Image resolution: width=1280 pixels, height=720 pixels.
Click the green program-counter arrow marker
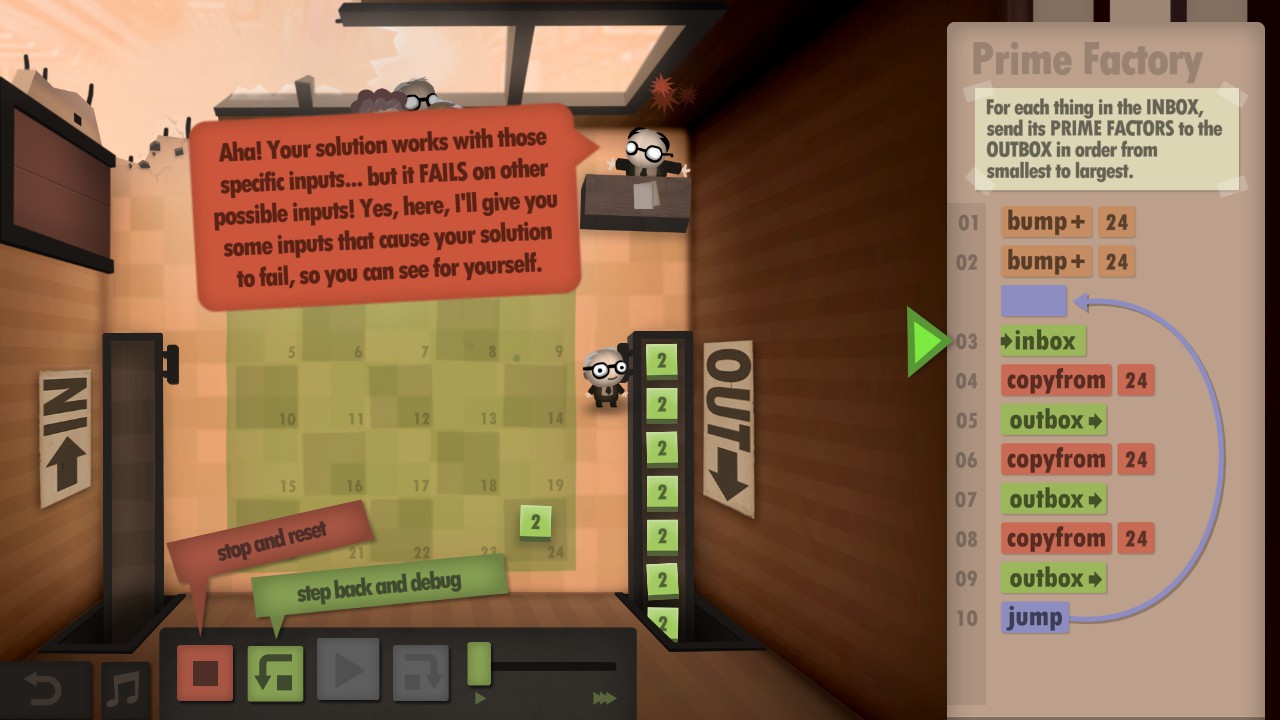[x=925, y=340]
